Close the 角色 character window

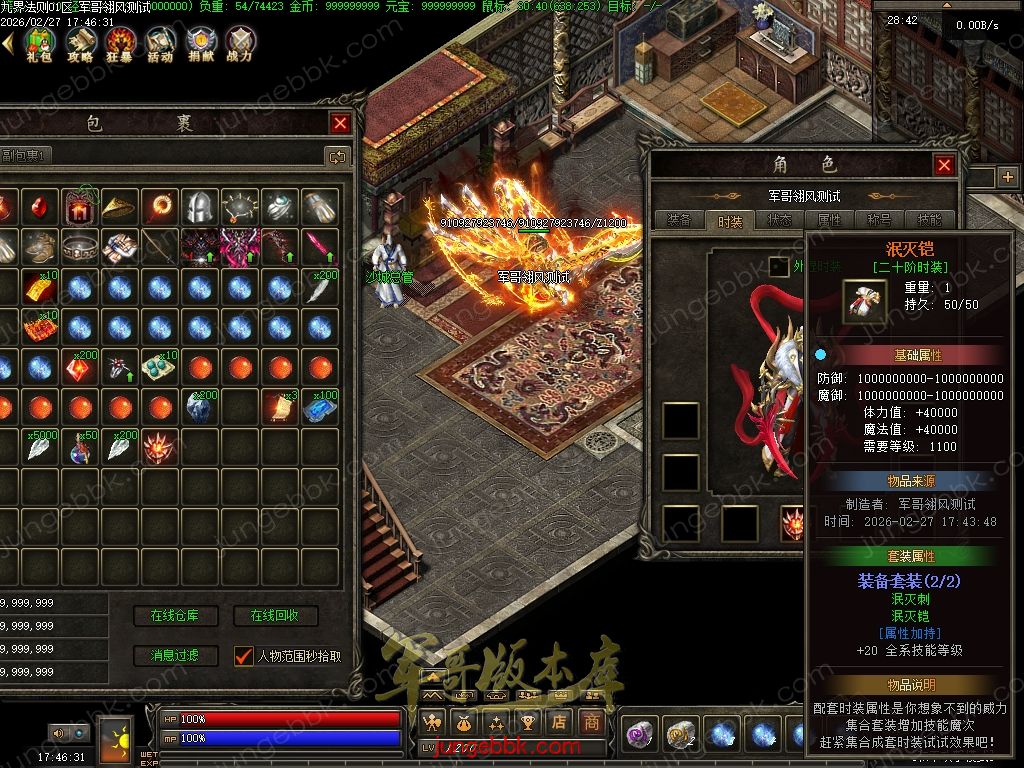click(x=944, y=165)
